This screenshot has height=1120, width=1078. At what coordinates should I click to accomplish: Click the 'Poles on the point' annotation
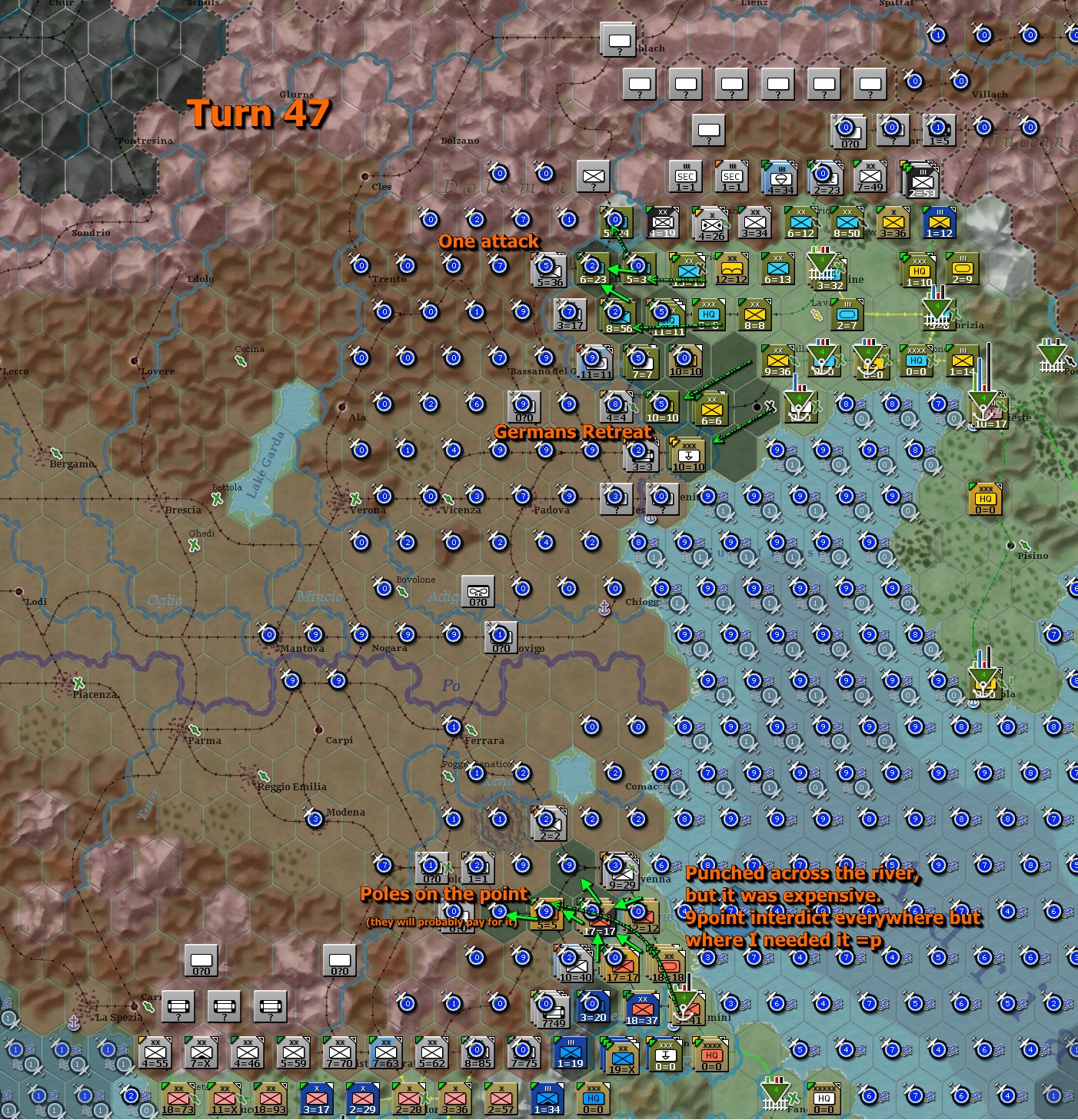click(444, 894)
